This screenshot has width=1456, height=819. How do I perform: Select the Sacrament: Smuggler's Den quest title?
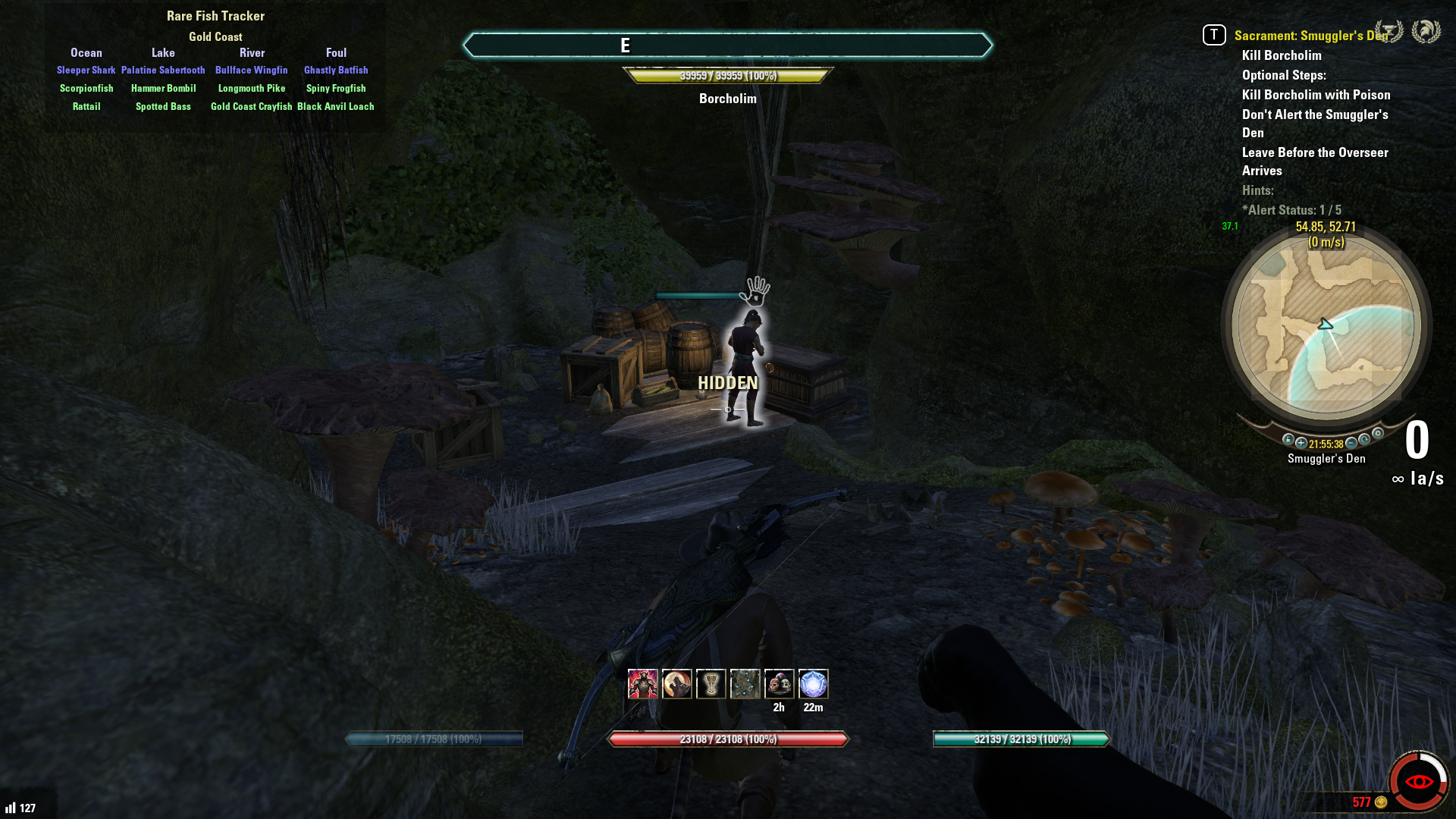[x=1310, y=36]
